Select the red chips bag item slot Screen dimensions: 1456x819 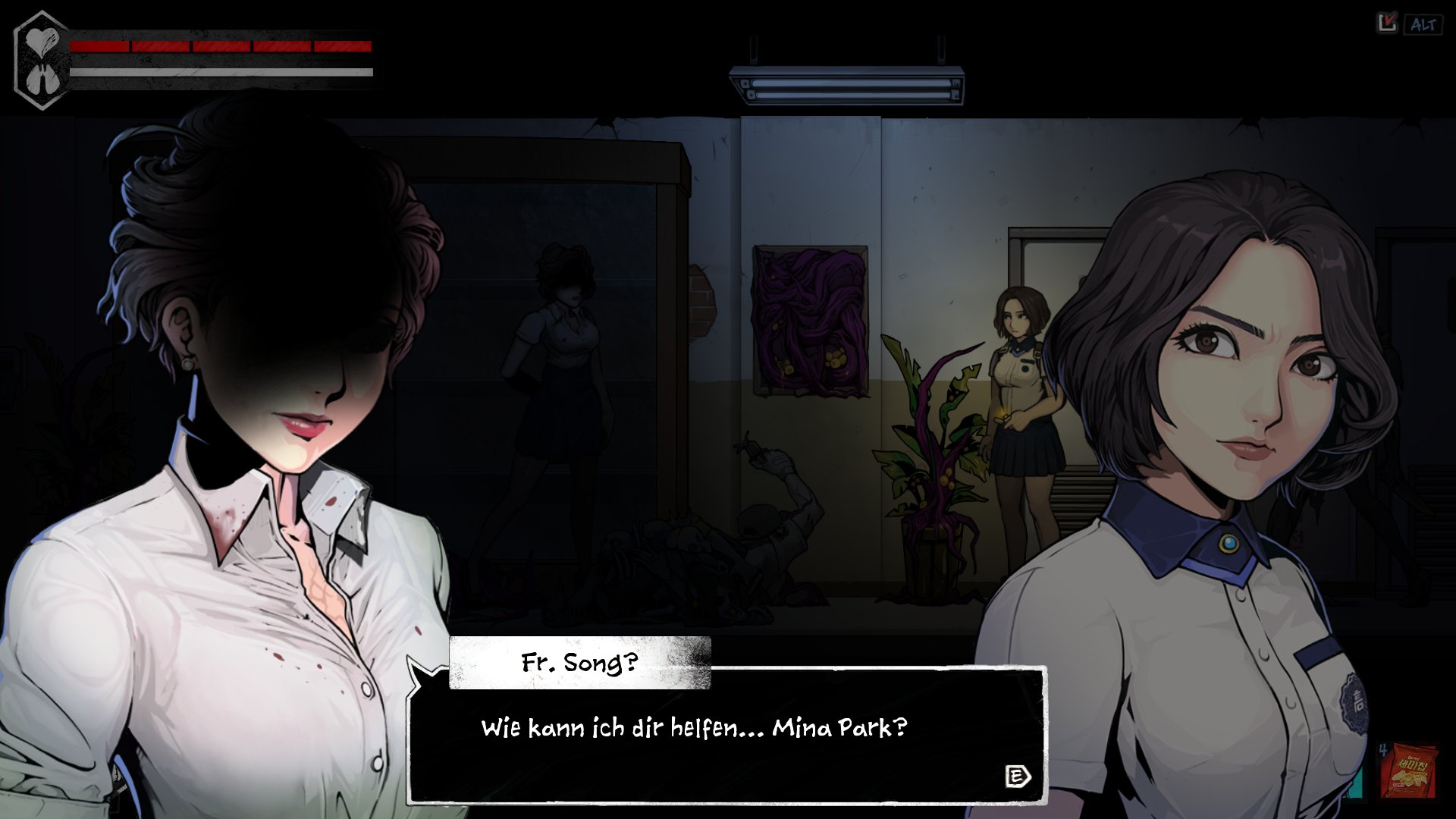(1408, 771)
